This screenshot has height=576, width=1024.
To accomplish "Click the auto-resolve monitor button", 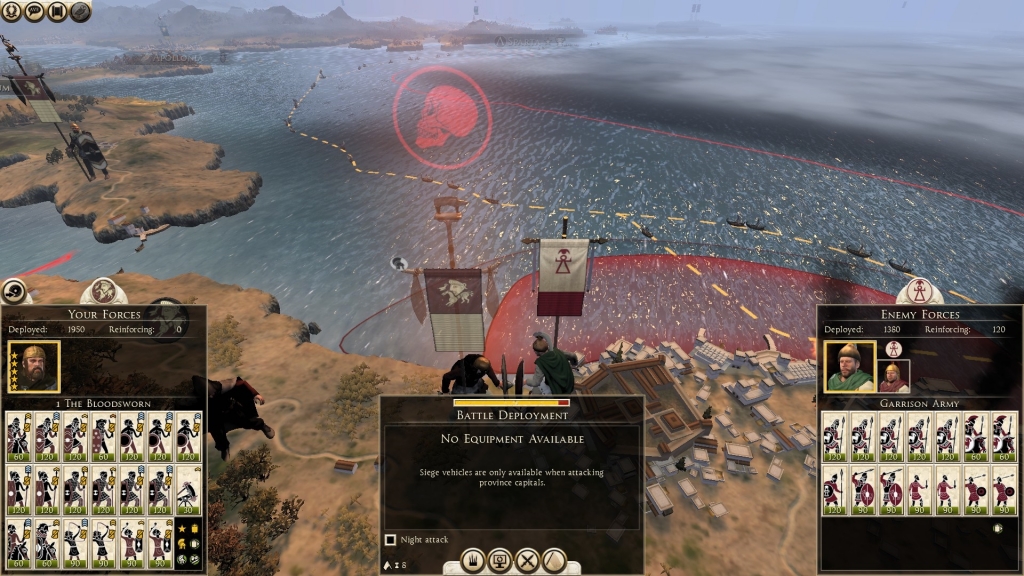I will pos(500,561).
